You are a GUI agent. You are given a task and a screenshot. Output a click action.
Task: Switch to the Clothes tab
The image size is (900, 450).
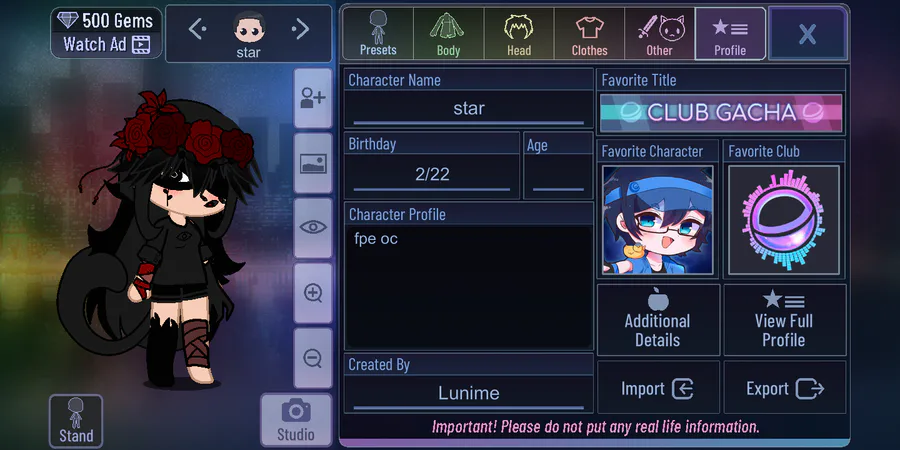[x=589, y=34]
